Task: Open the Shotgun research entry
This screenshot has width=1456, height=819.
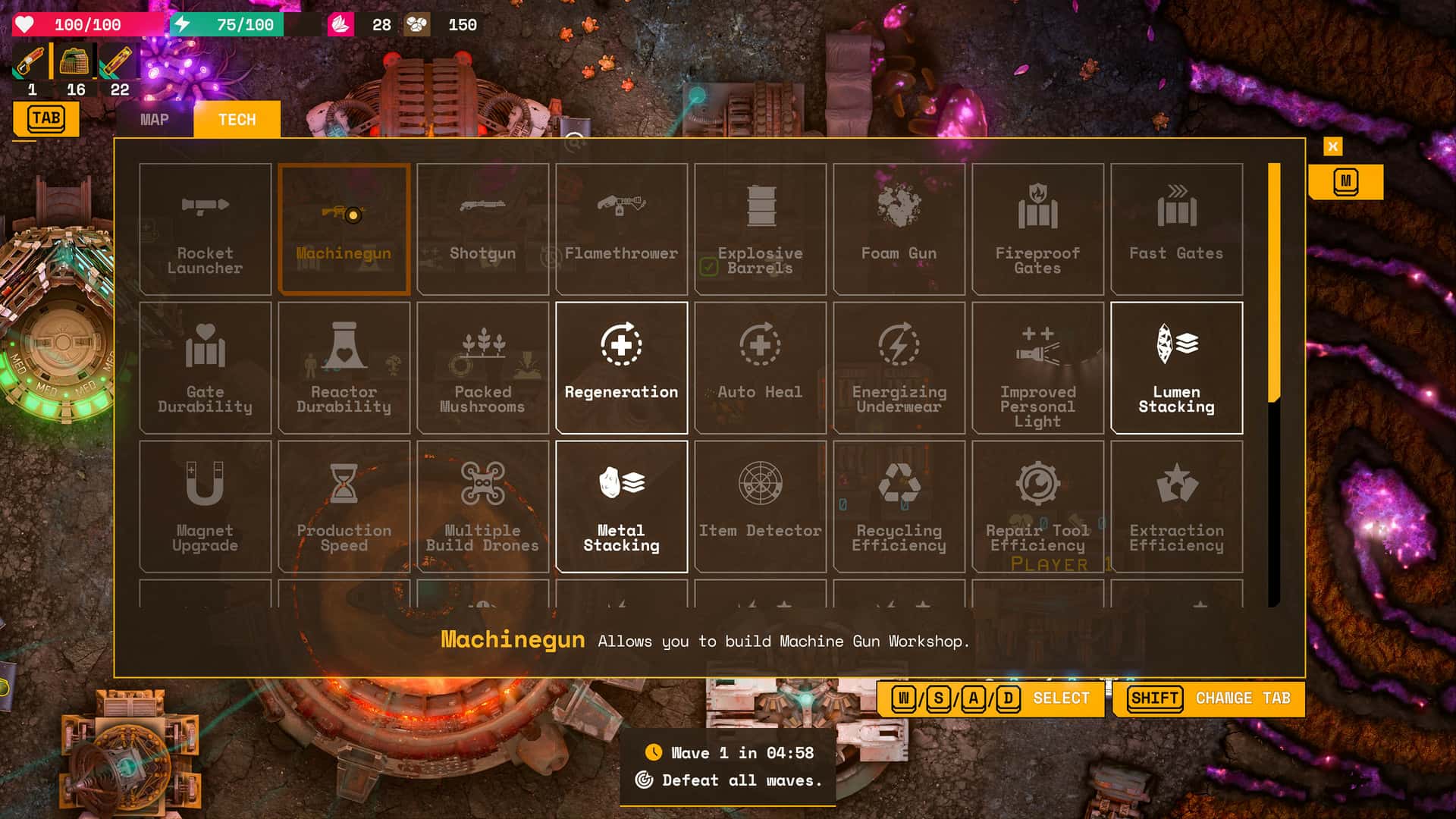Action: (x=482, y=227)
